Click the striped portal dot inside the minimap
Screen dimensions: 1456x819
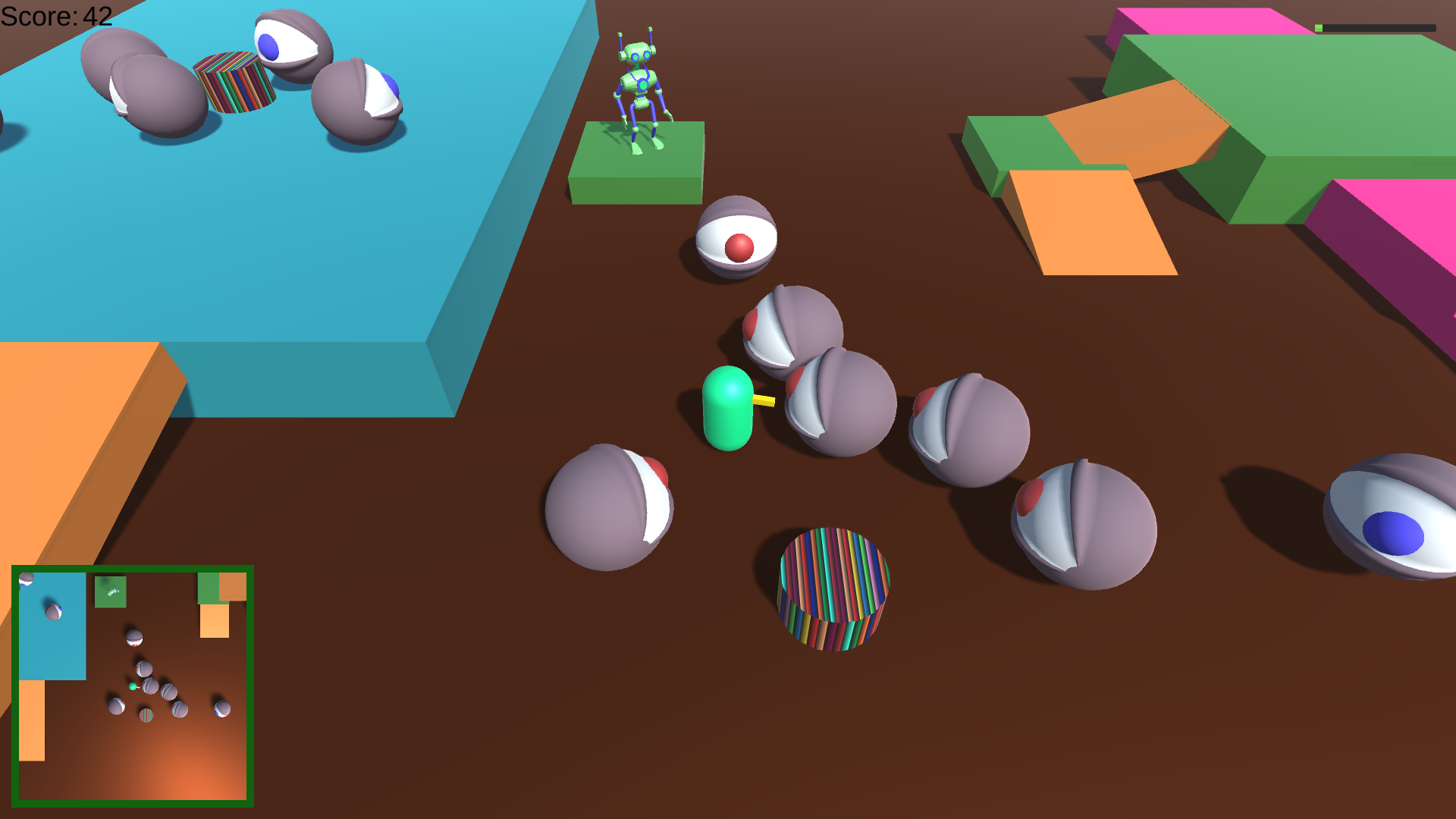tap(146, 716)
